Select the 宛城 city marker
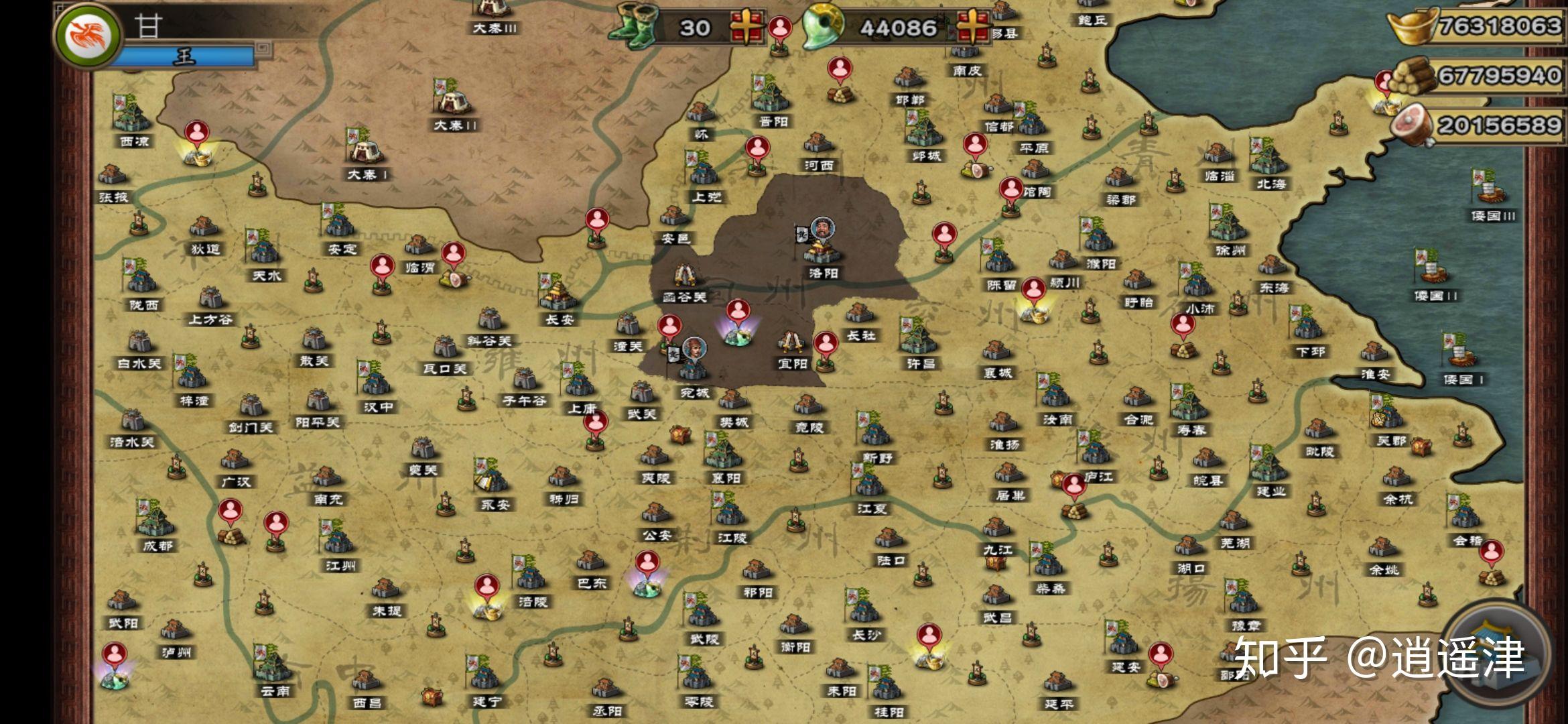 tap(694, 369)
